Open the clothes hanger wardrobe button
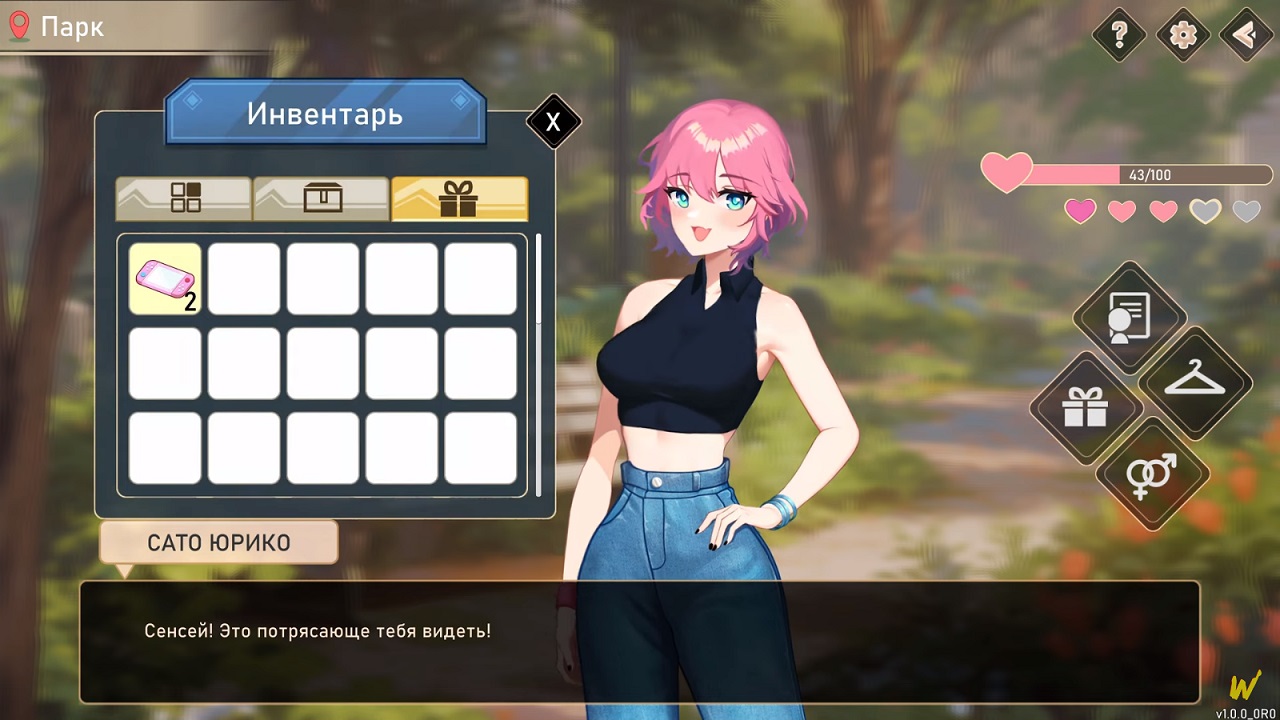 [x=1195, y=382]
